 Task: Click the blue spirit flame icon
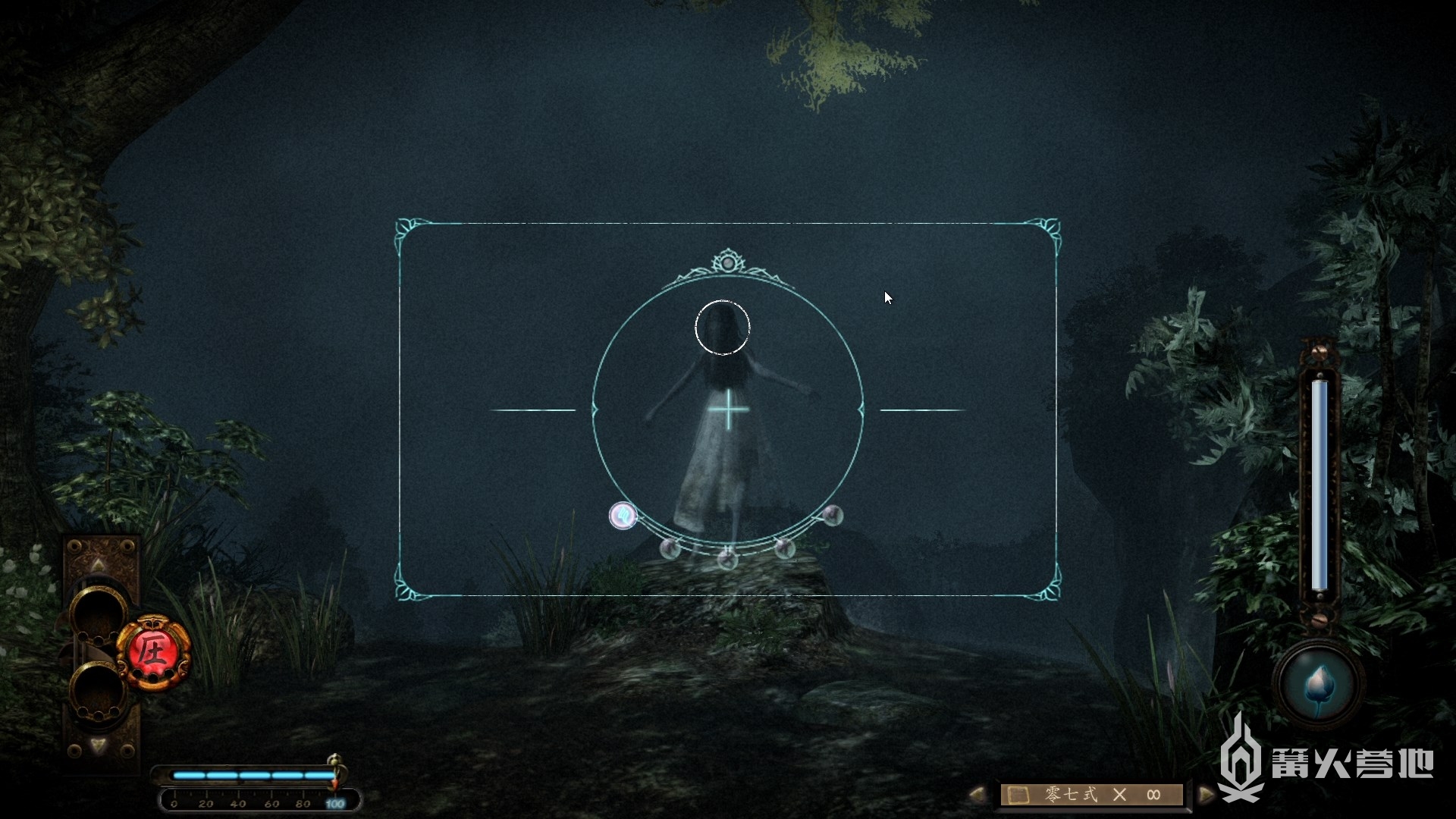1319,684
